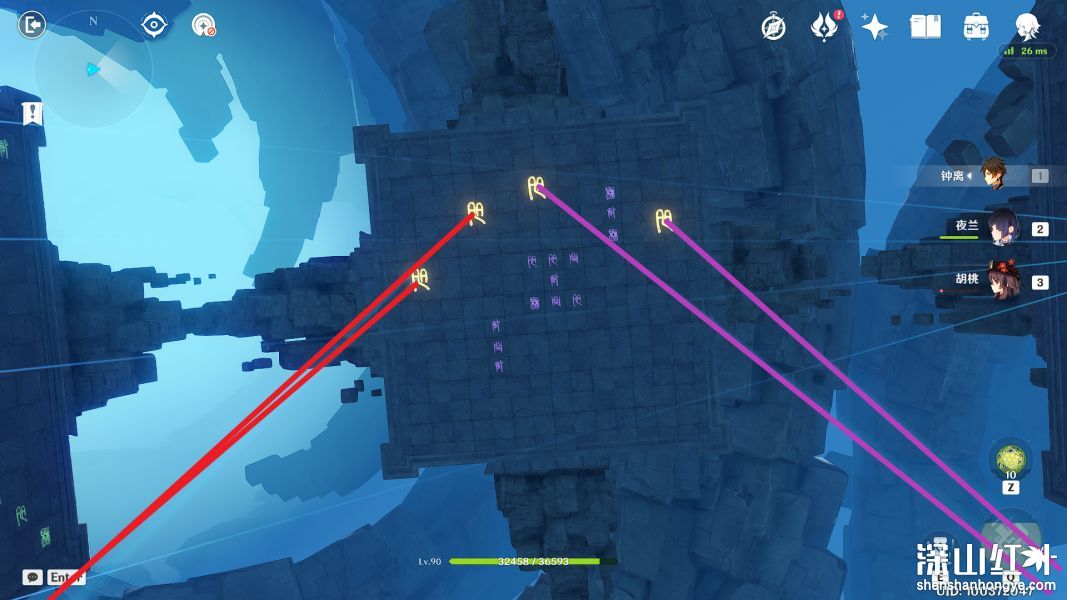Switch to party member 钟离
Image resolution: width=1067 pixels, height=600 pixels.
(x=993, y=175)
